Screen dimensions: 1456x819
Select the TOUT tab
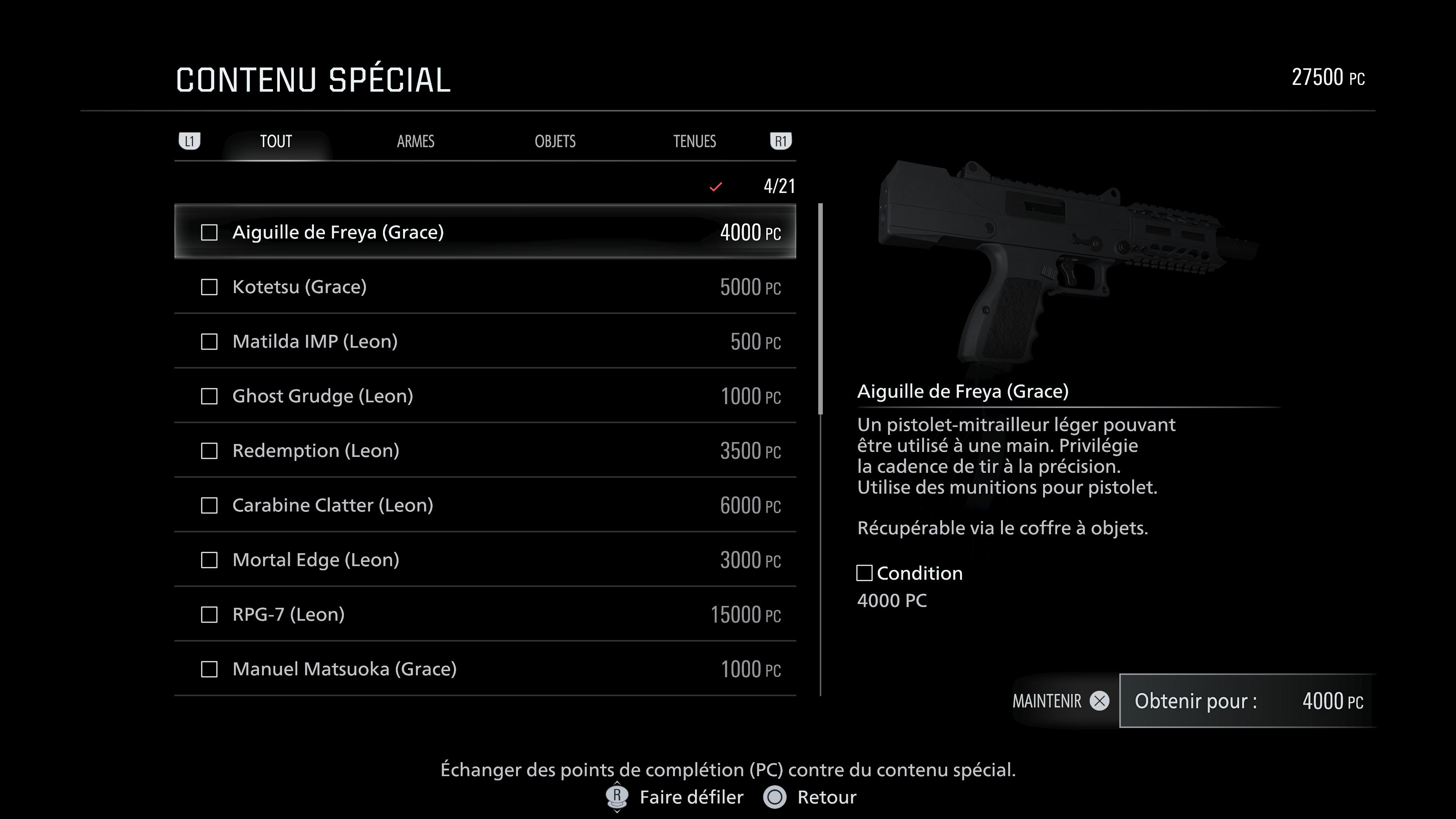click(x=275, y=142)
